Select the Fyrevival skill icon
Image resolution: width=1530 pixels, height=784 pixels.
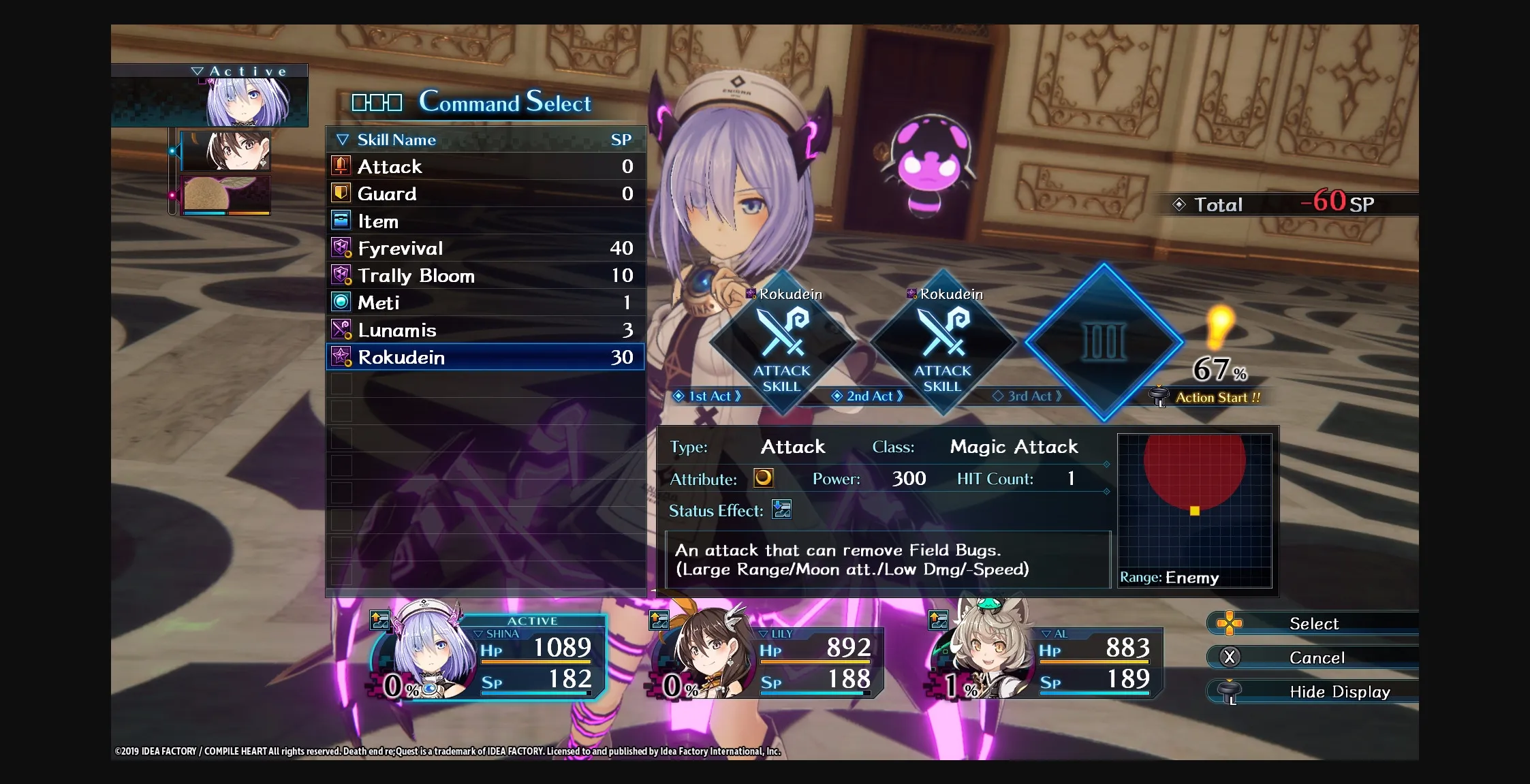[x=343, y=247]
